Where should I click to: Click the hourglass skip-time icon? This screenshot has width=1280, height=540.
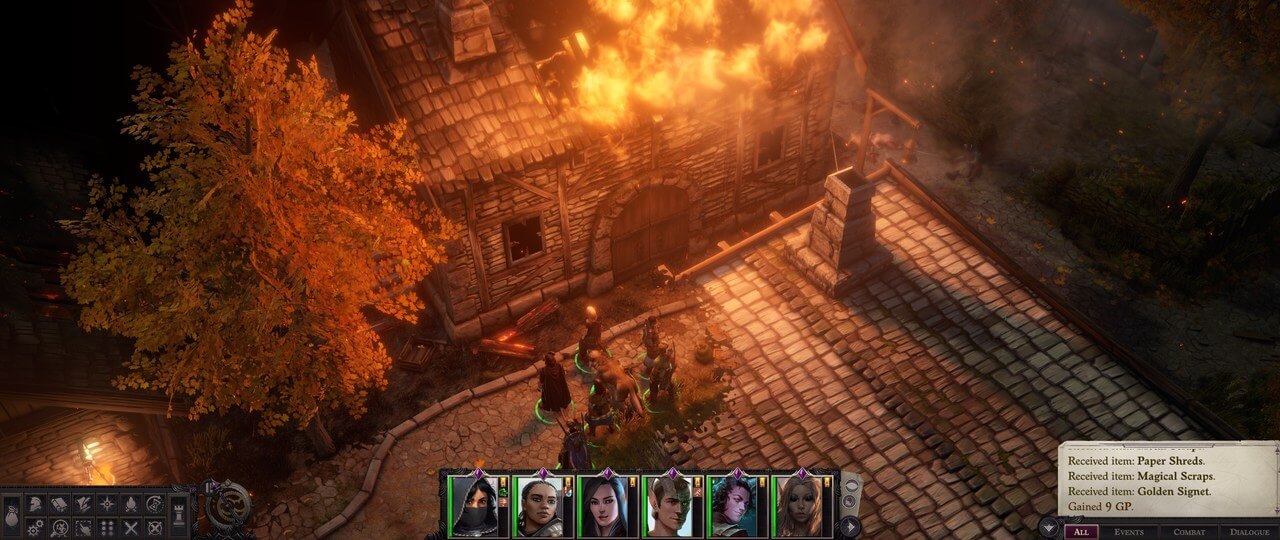tap(155, 504)
